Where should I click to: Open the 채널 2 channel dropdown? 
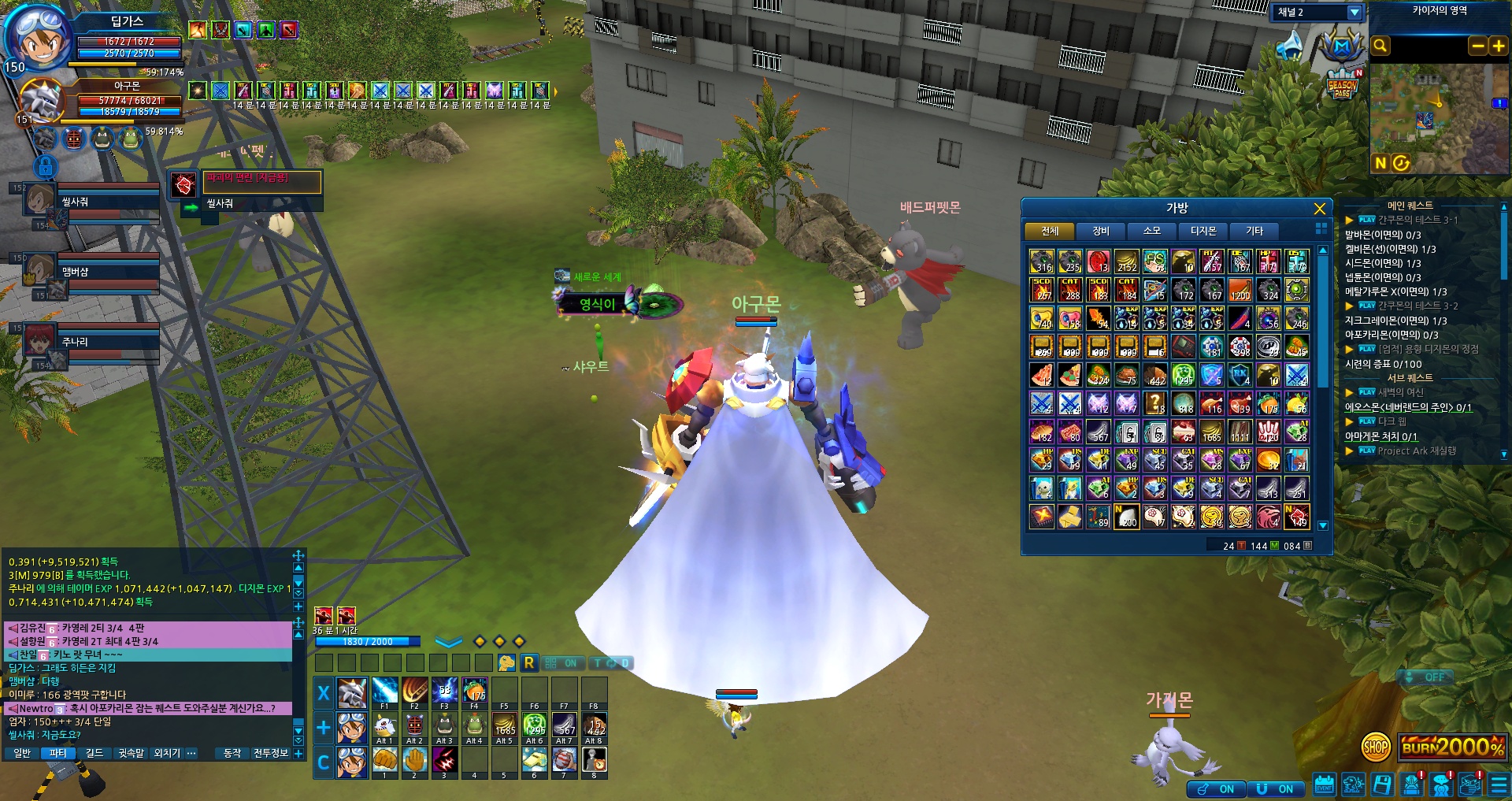tap(1354, 13)
